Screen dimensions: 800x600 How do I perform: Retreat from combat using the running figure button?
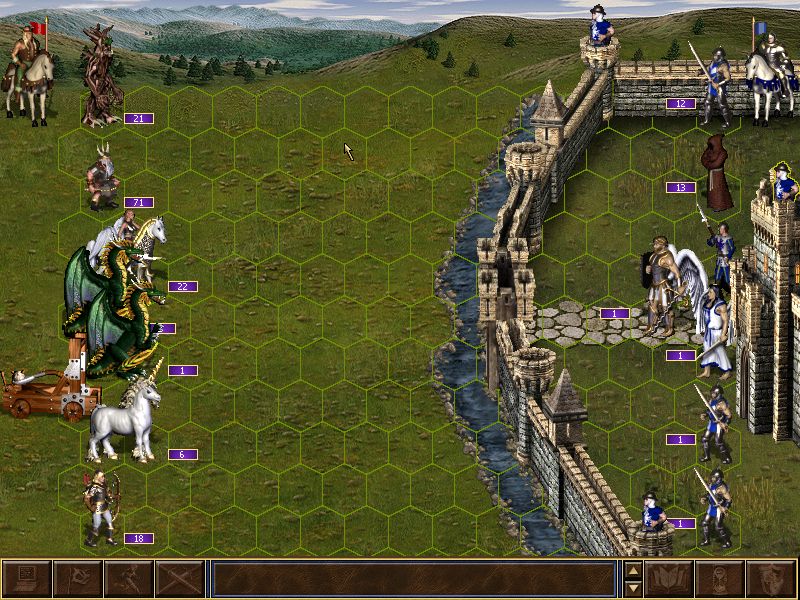coord(128,579)
